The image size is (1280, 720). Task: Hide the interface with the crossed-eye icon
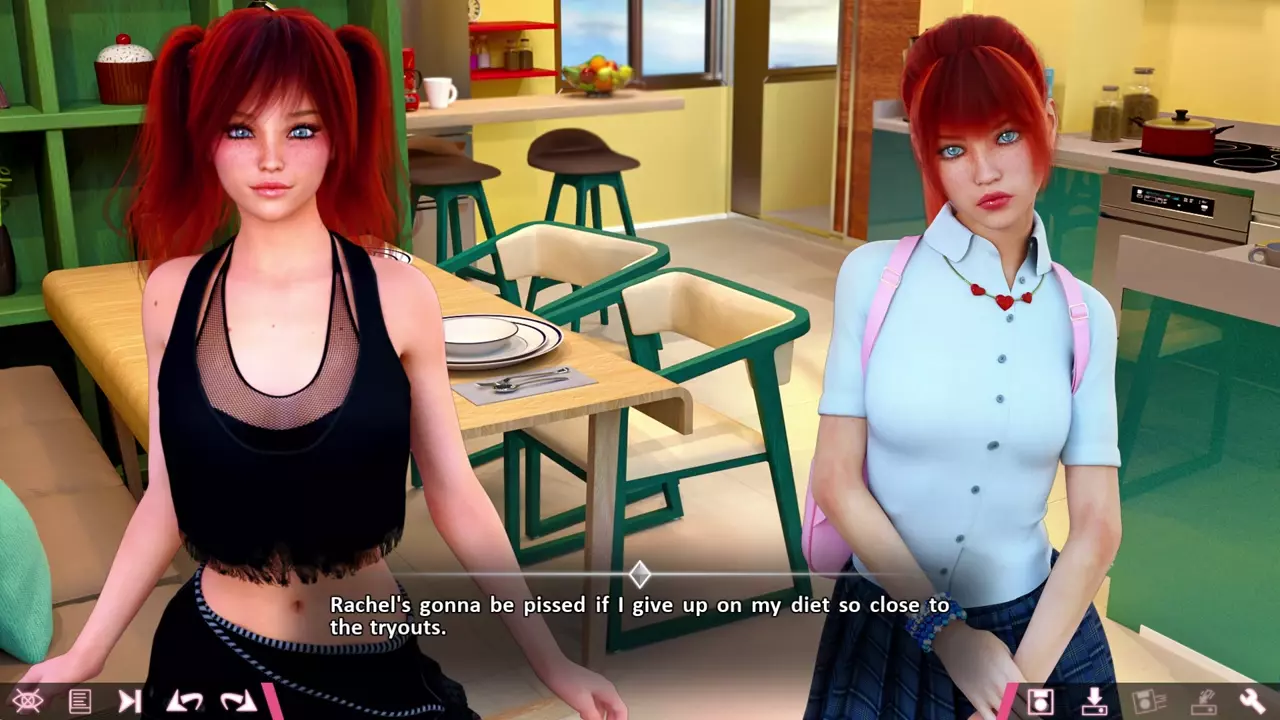click(x=27, y=700)
